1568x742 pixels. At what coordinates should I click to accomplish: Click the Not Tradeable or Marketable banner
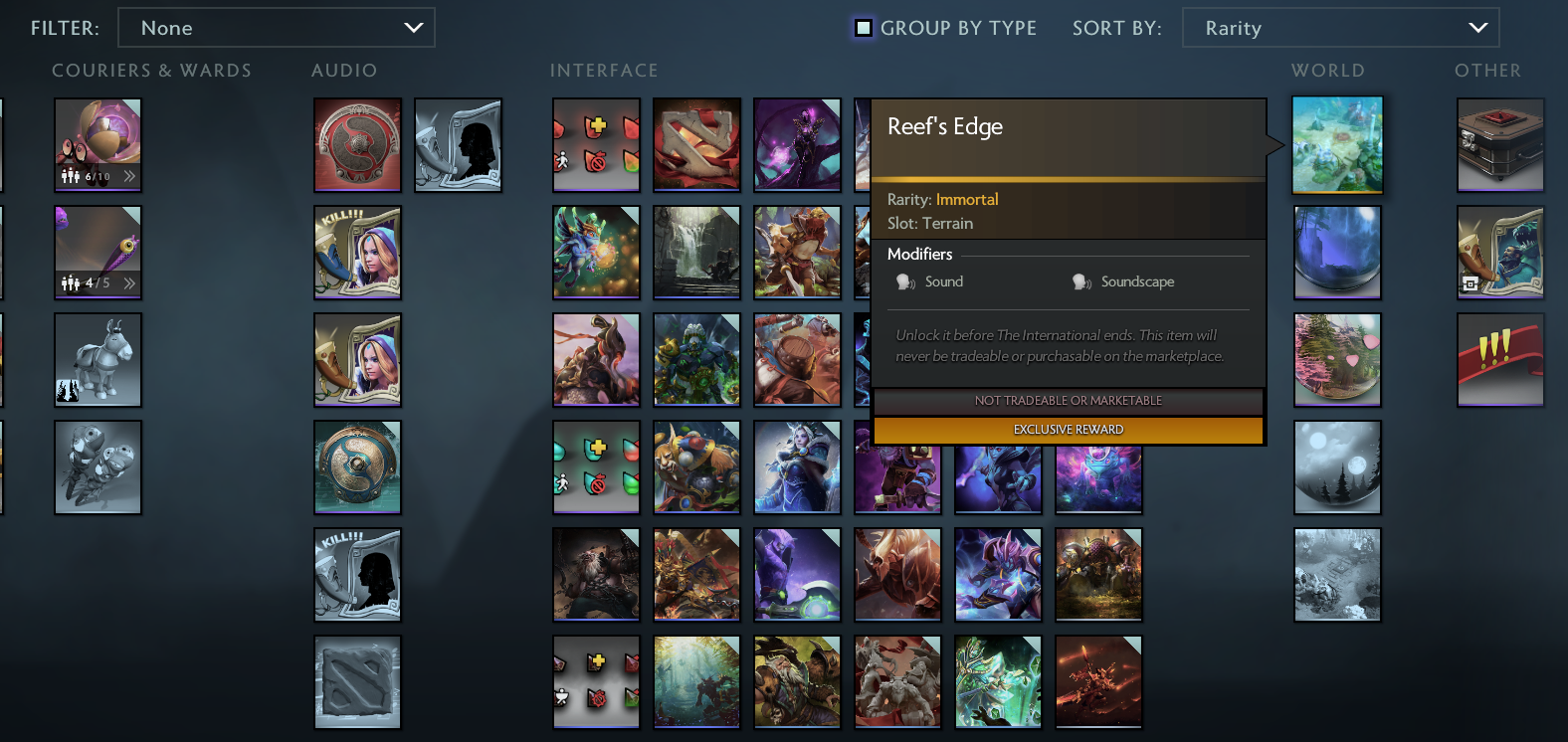pyautogui.click(x=1067, y=401)
